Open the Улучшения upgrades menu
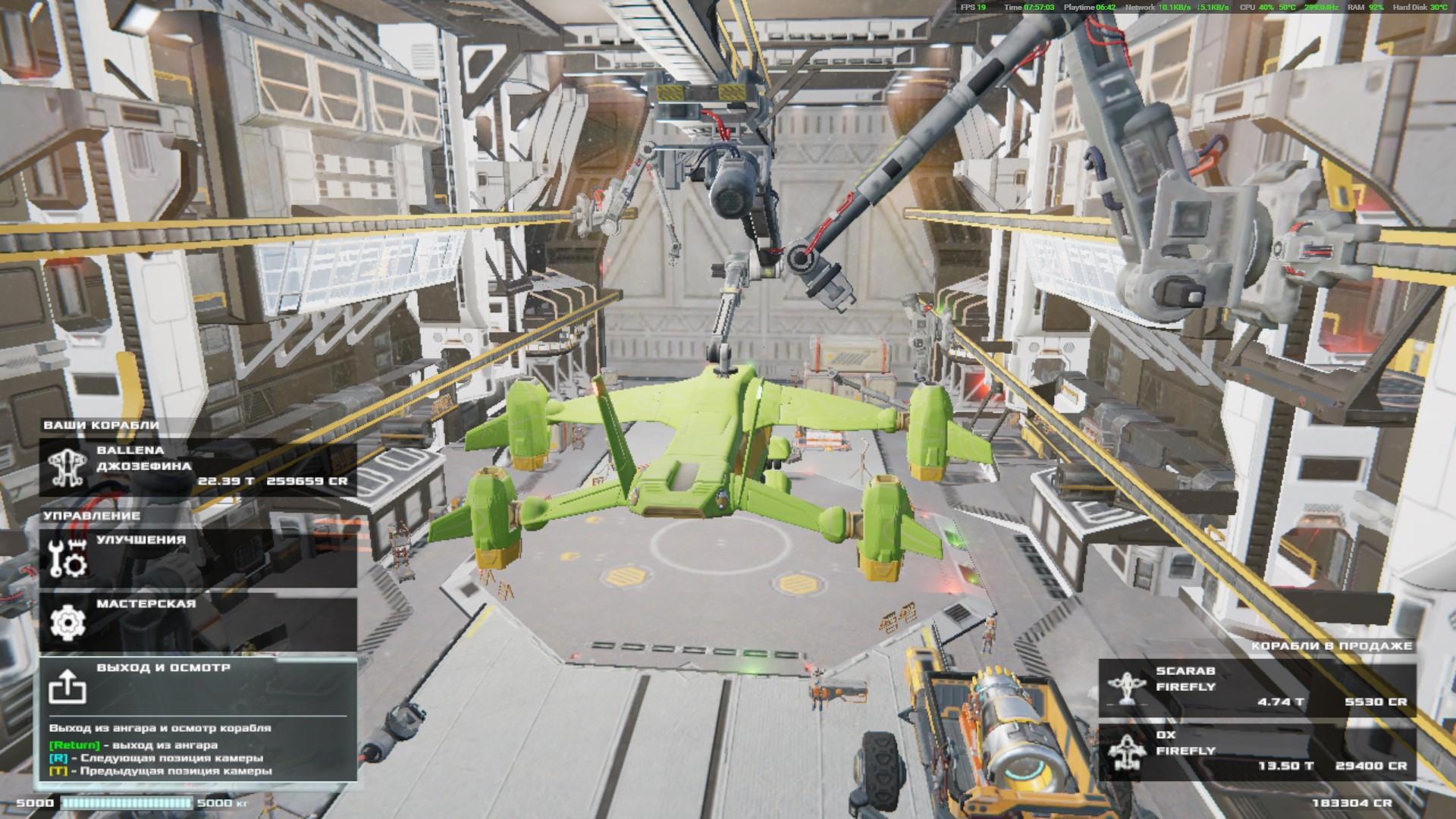The width and height of the screenshot is (1456, 819). point(198,557)
